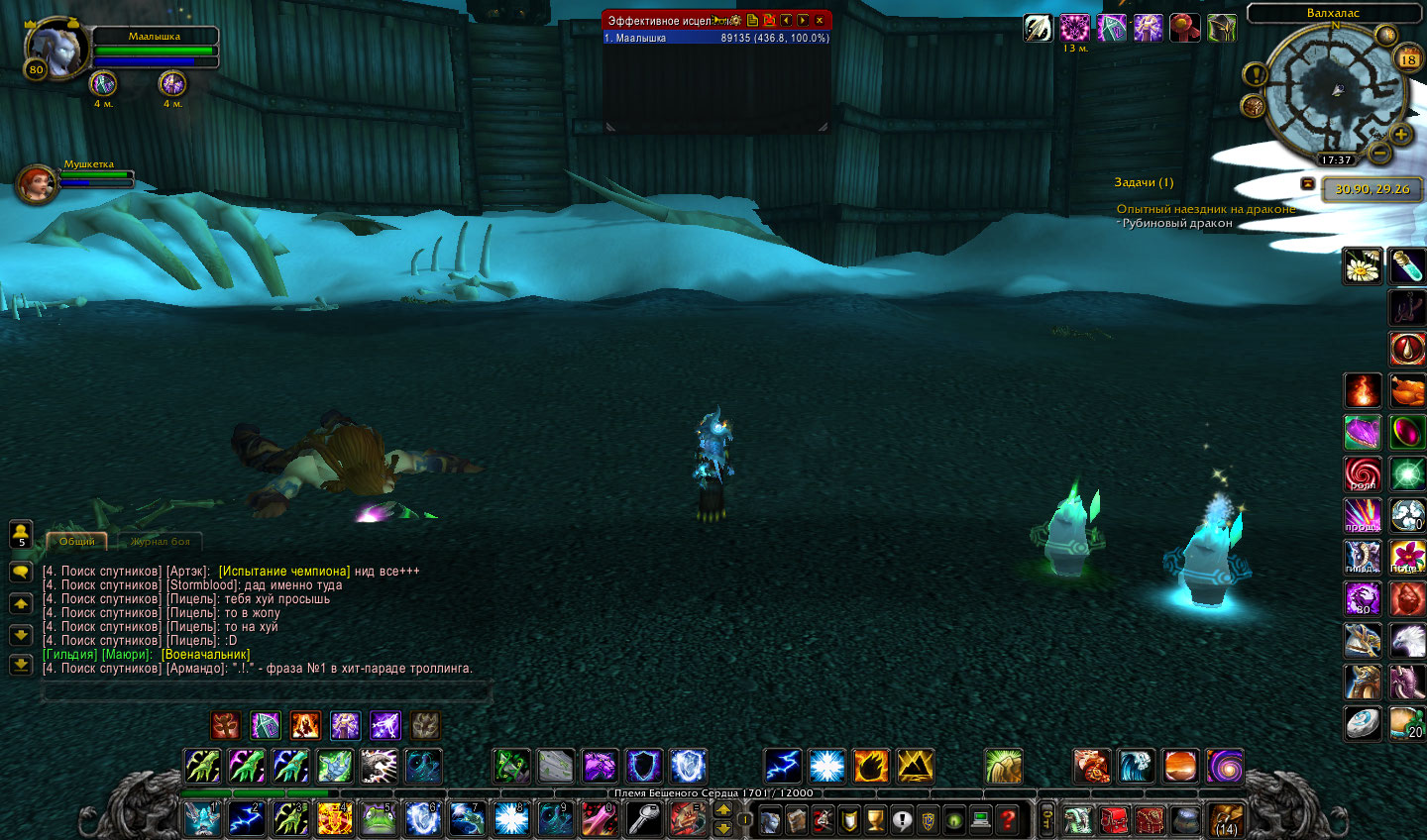Image resolution: width=1427 pixels, height=840 pixels.
Task: Switch to the 'Общий' chat tab
Action: click(76, 542)
